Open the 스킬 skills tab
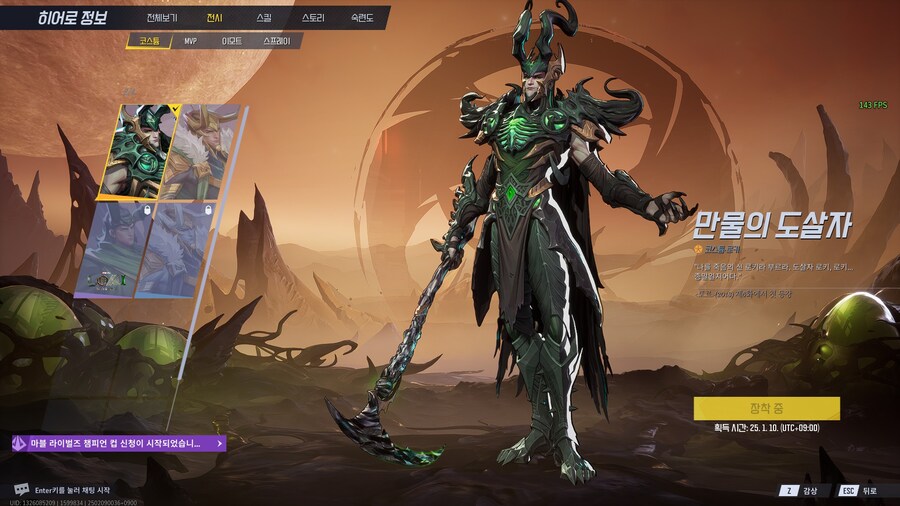 tap(263, 18)
